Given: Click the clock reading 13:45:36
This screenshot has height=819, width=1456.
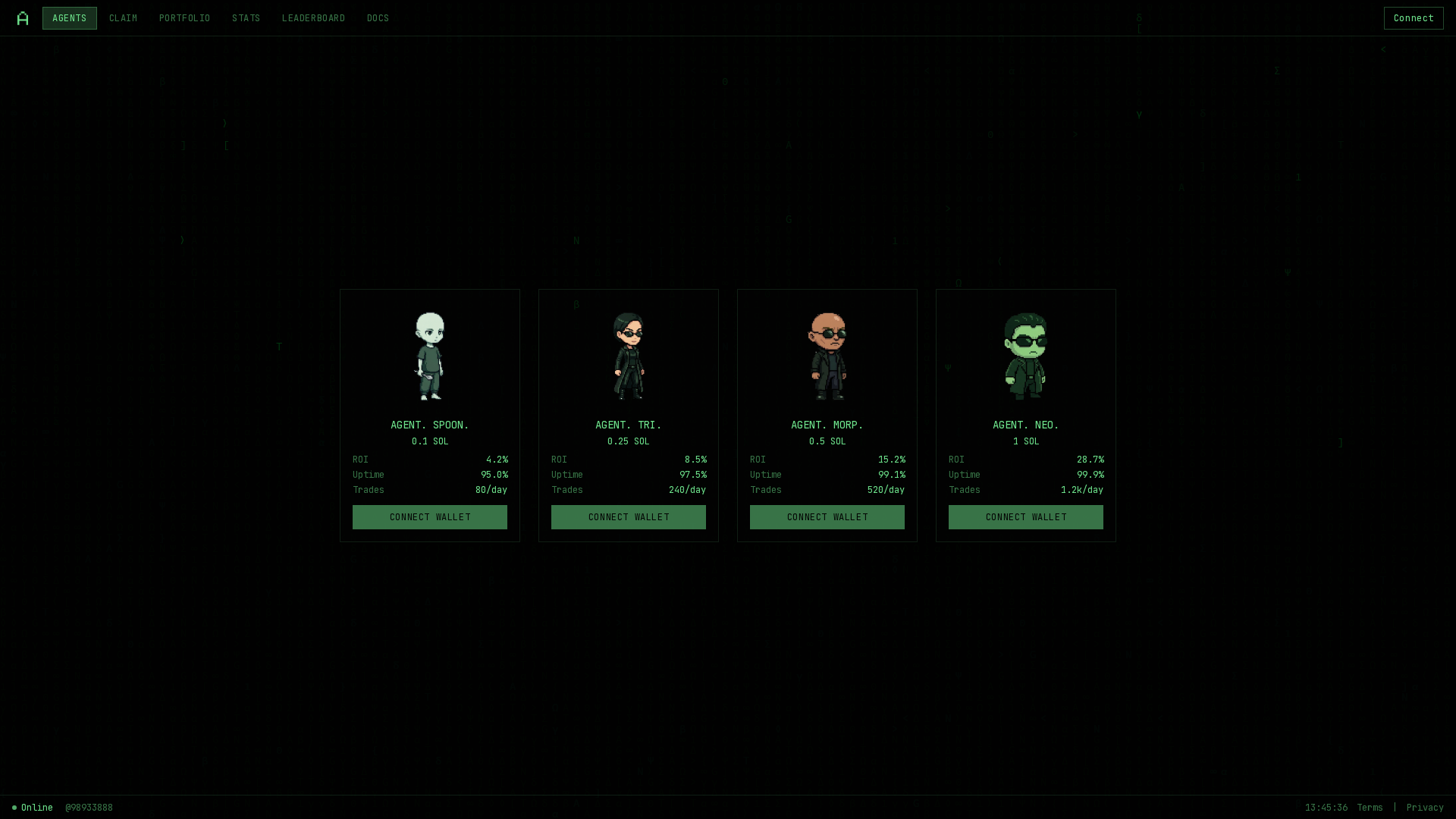Looking at the screenshot, I should point(1326,807).
